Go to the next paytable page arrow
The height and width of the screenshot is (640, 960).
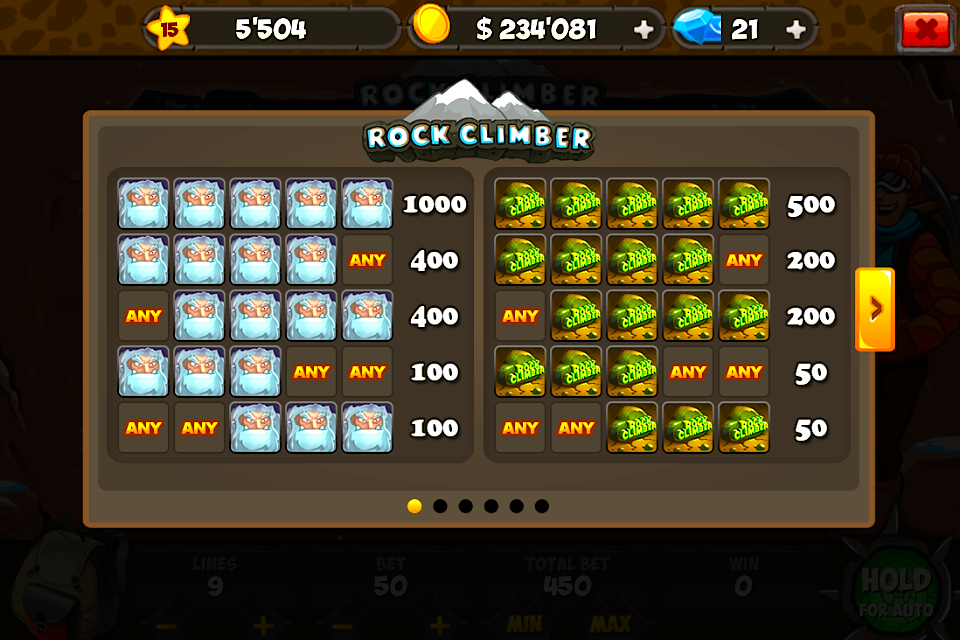(x=875, y=309)
